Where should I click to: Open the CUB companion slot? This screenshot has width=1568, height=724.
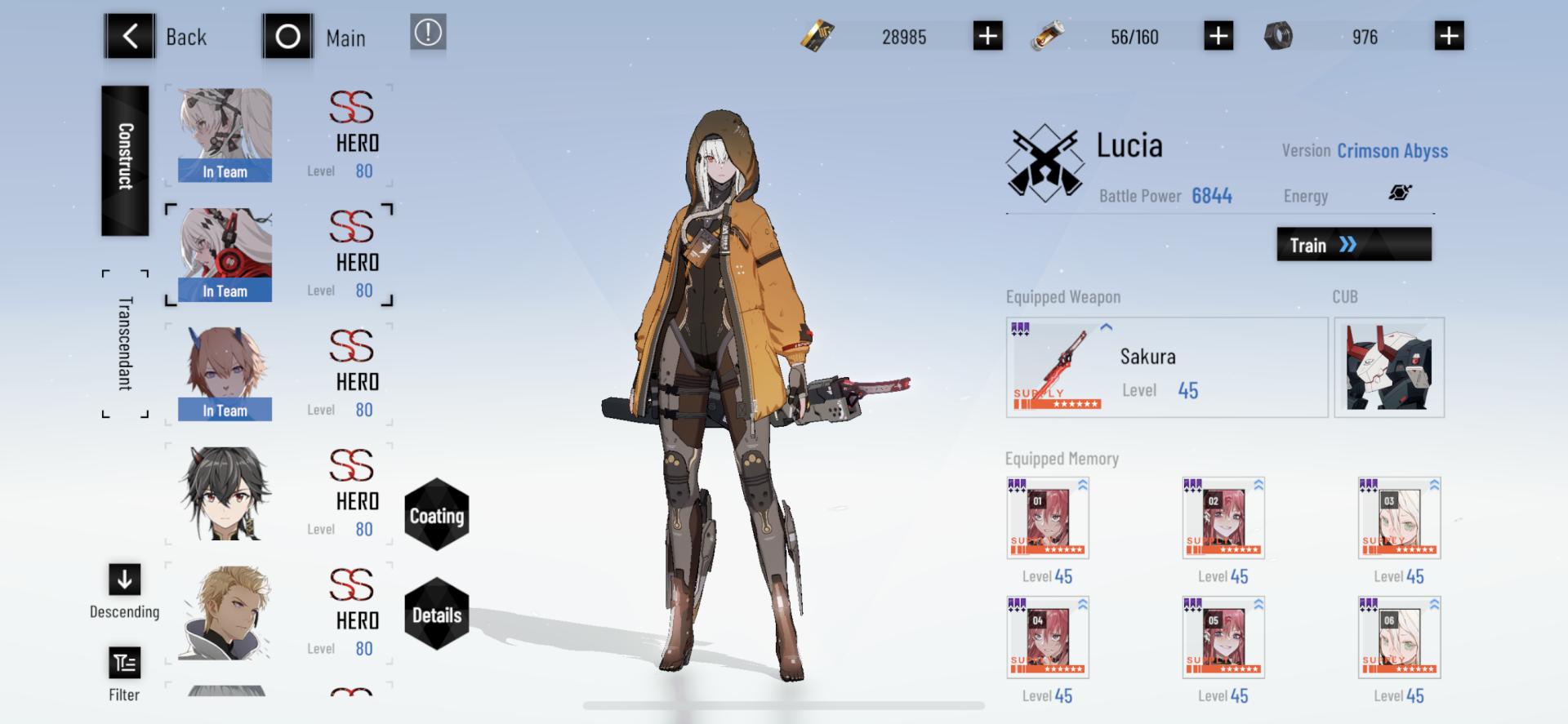coord(1388,368)
